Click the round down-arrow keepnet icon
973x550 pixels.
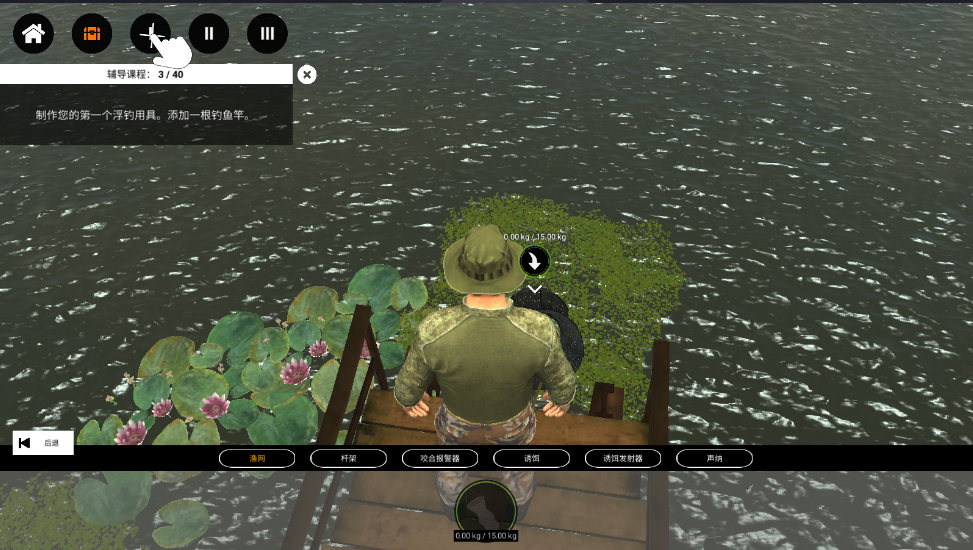(535, 262)
